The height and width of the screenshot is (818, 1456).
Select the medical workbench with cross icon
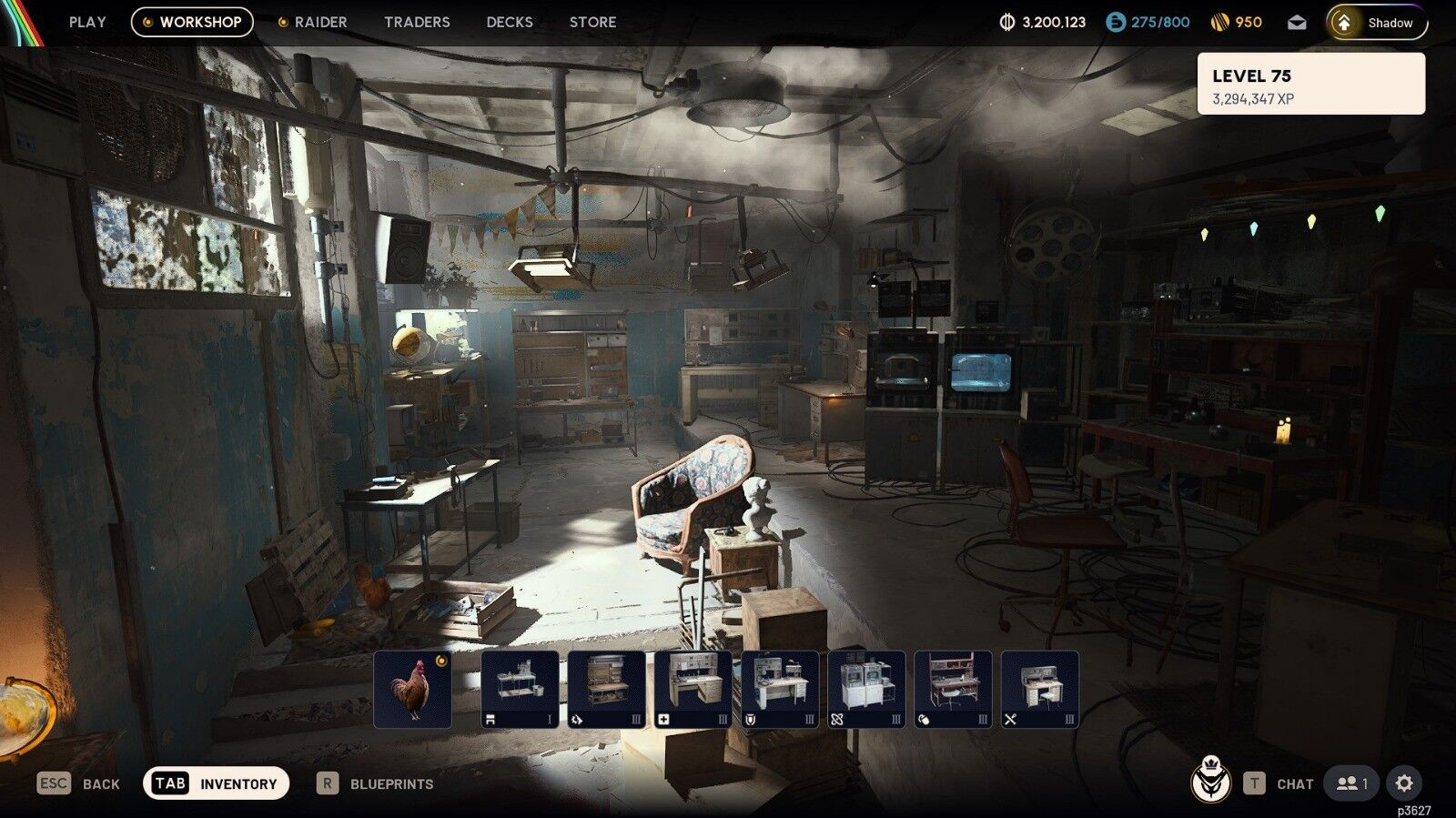tap(693, 689)
